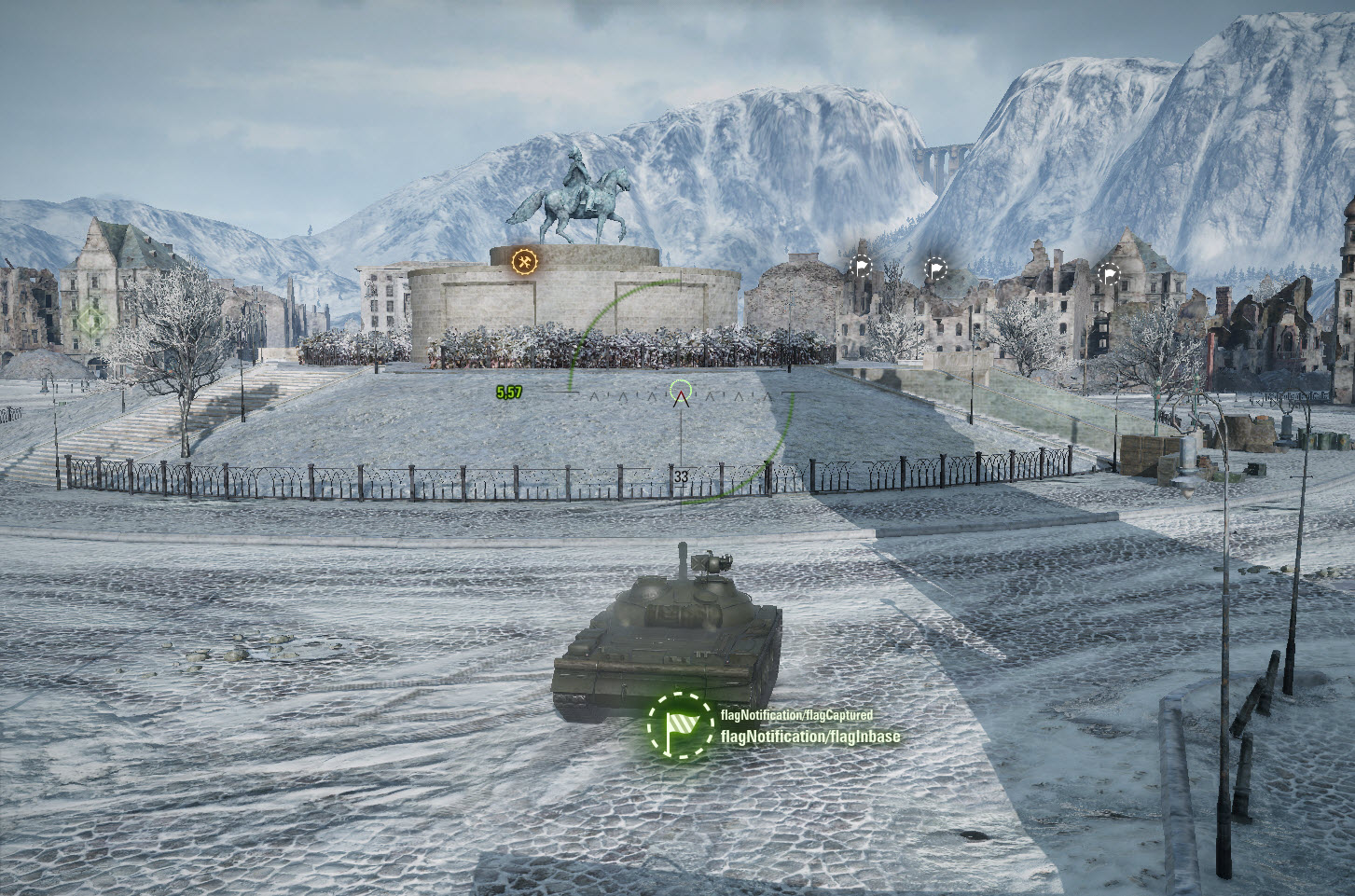Select the green captured flag icon

tap(678, 725)
